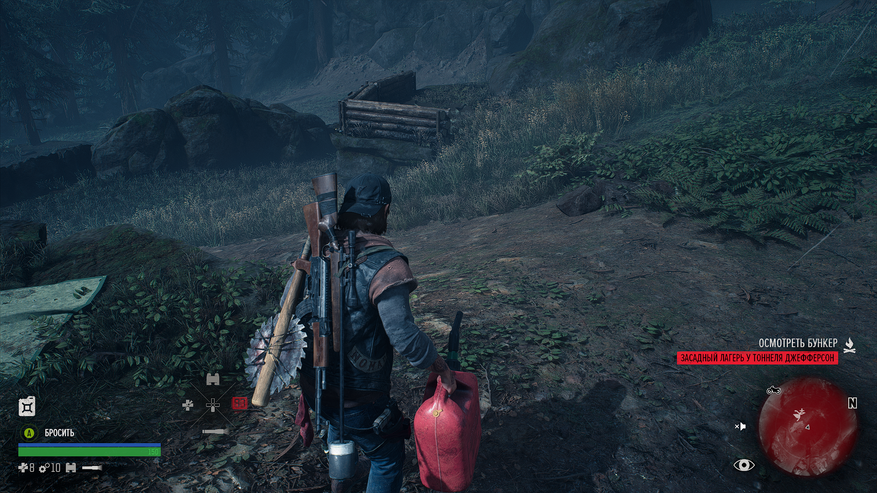Choose the binoculars slot in quick wheel
This screenshot has width=877, height=493.
[x=212, y=379]
